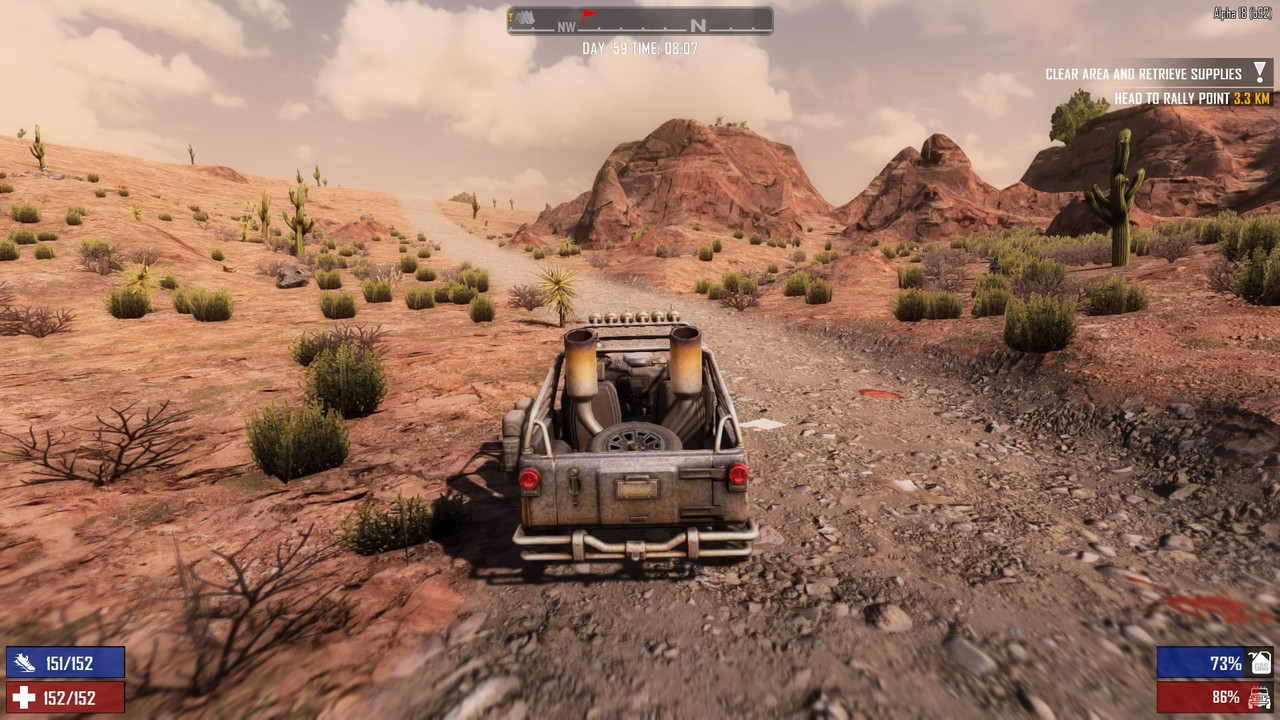The height and width of the screenshot is (720, 1280).
Task: Click the red flag marker on compass
Action: pos(589,16)
